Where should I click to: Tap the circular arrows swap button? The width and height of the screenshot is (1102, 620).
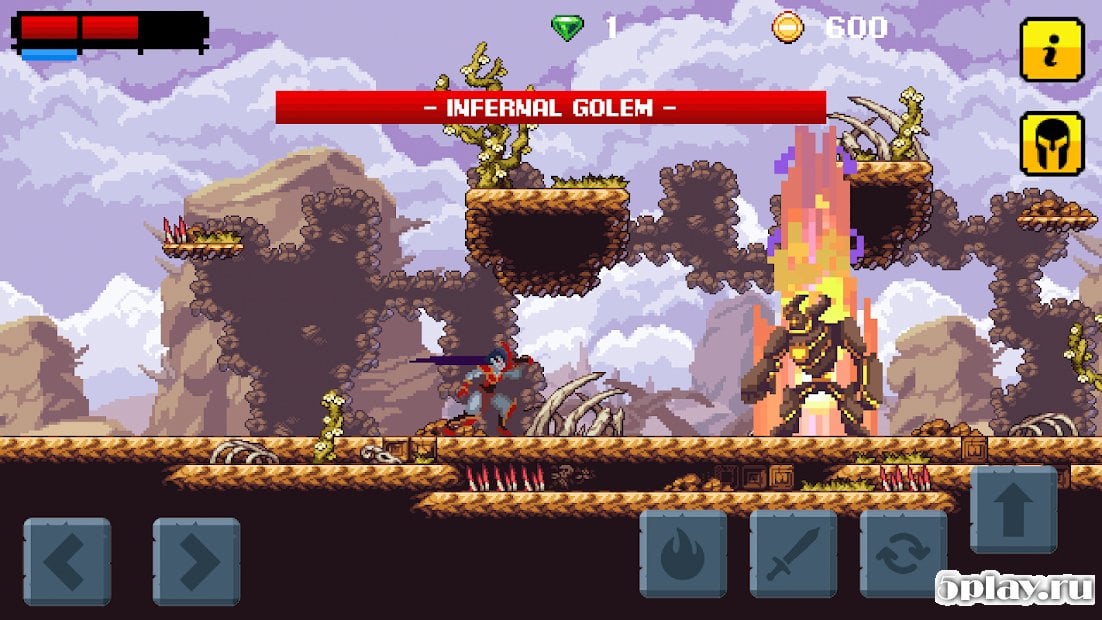pyautogui.click(x=903, y=554)
